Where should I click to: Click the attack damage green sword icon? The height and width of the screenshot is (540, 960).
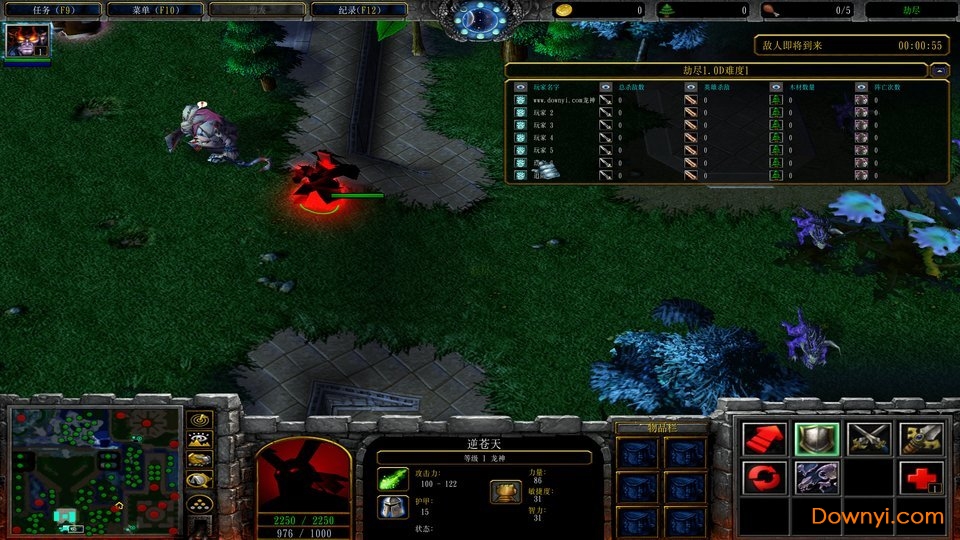[392, 478]
